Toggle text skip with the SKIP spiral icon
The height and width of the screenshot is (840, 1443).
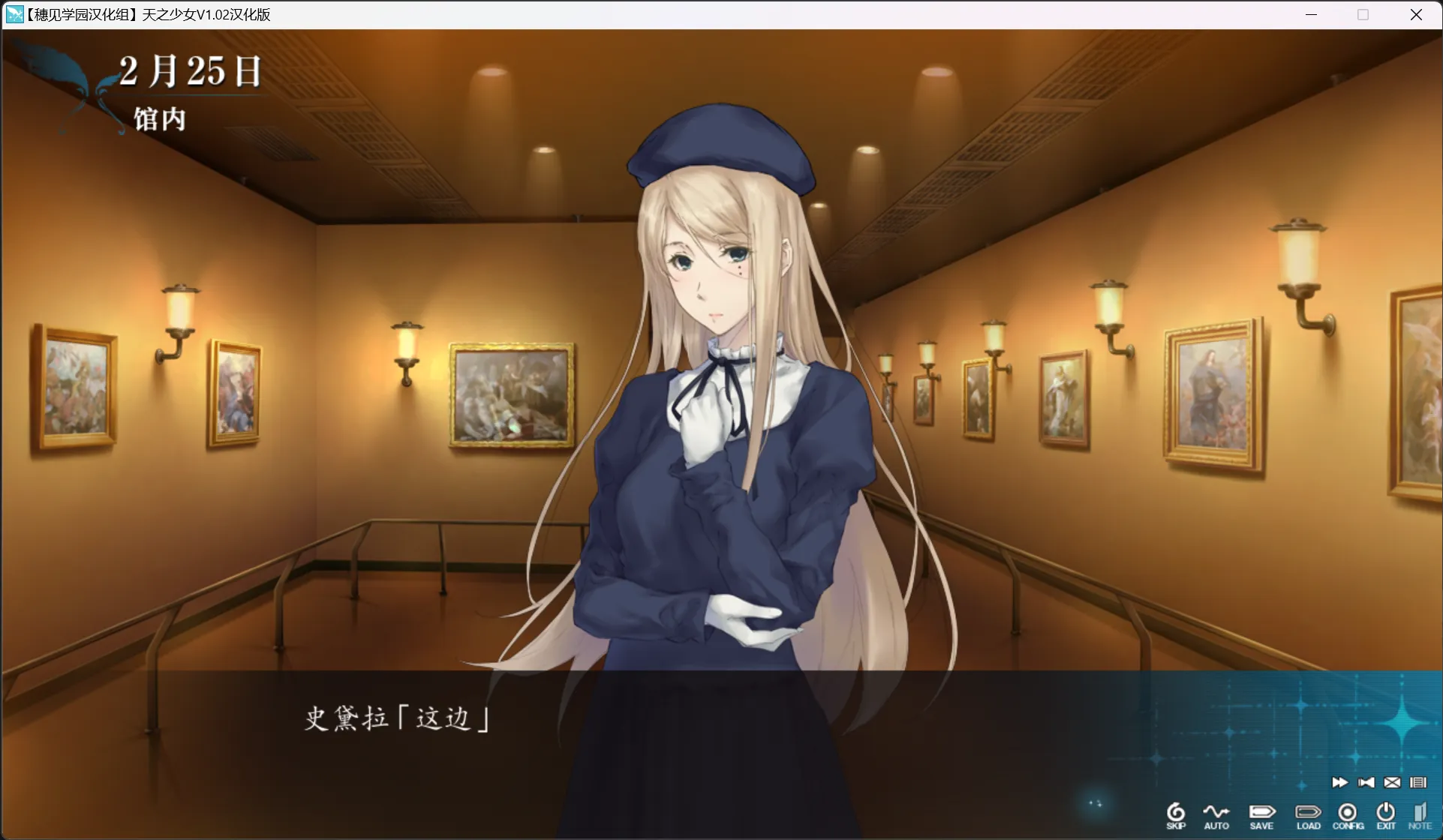click(1176, 815)
